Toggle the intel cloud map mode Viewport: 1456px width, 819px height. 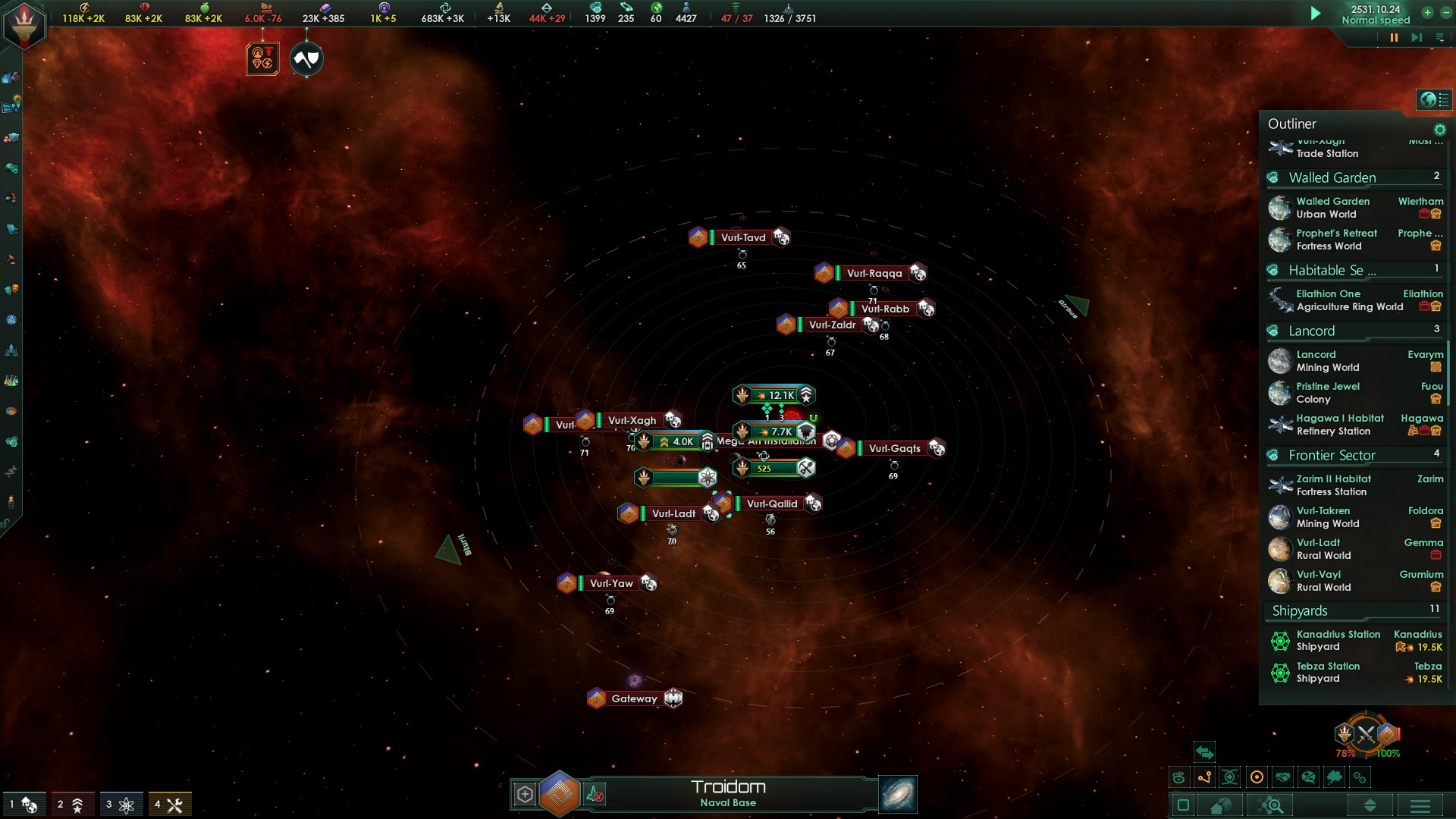click(x=1335, y=776)
